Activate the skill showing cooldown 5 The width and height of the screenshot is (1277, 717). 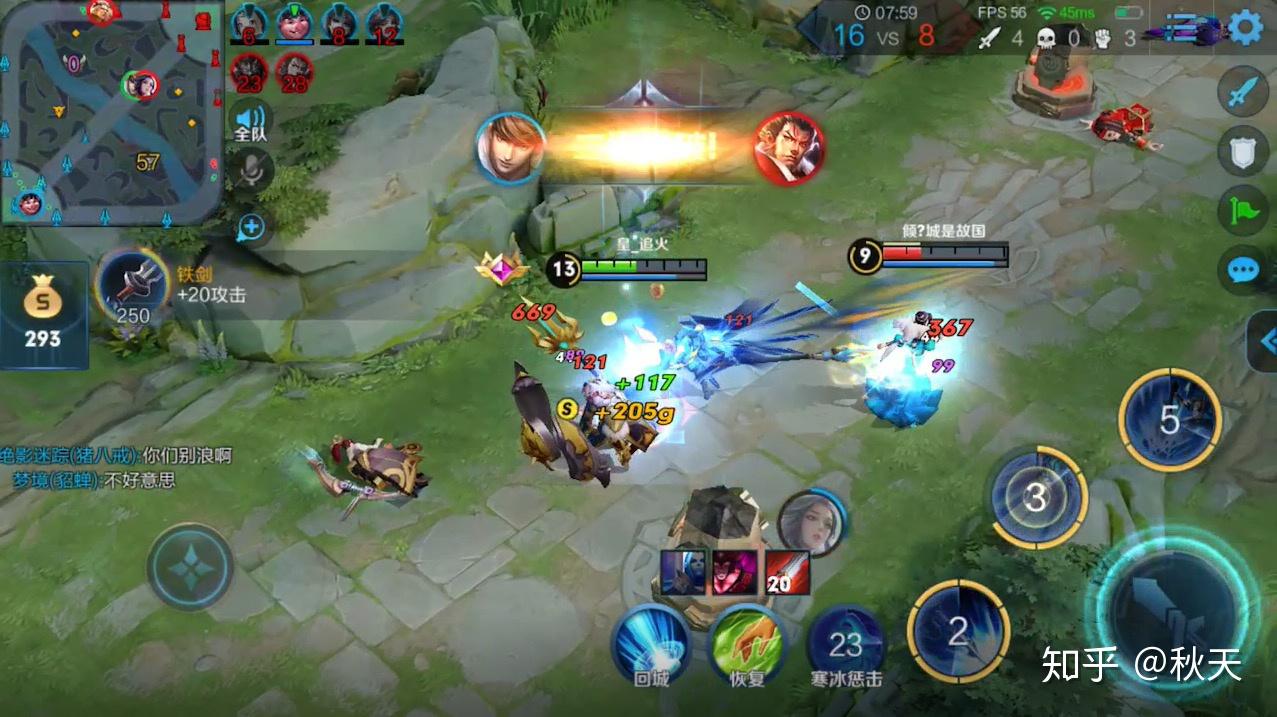[x=1169, y=420]
